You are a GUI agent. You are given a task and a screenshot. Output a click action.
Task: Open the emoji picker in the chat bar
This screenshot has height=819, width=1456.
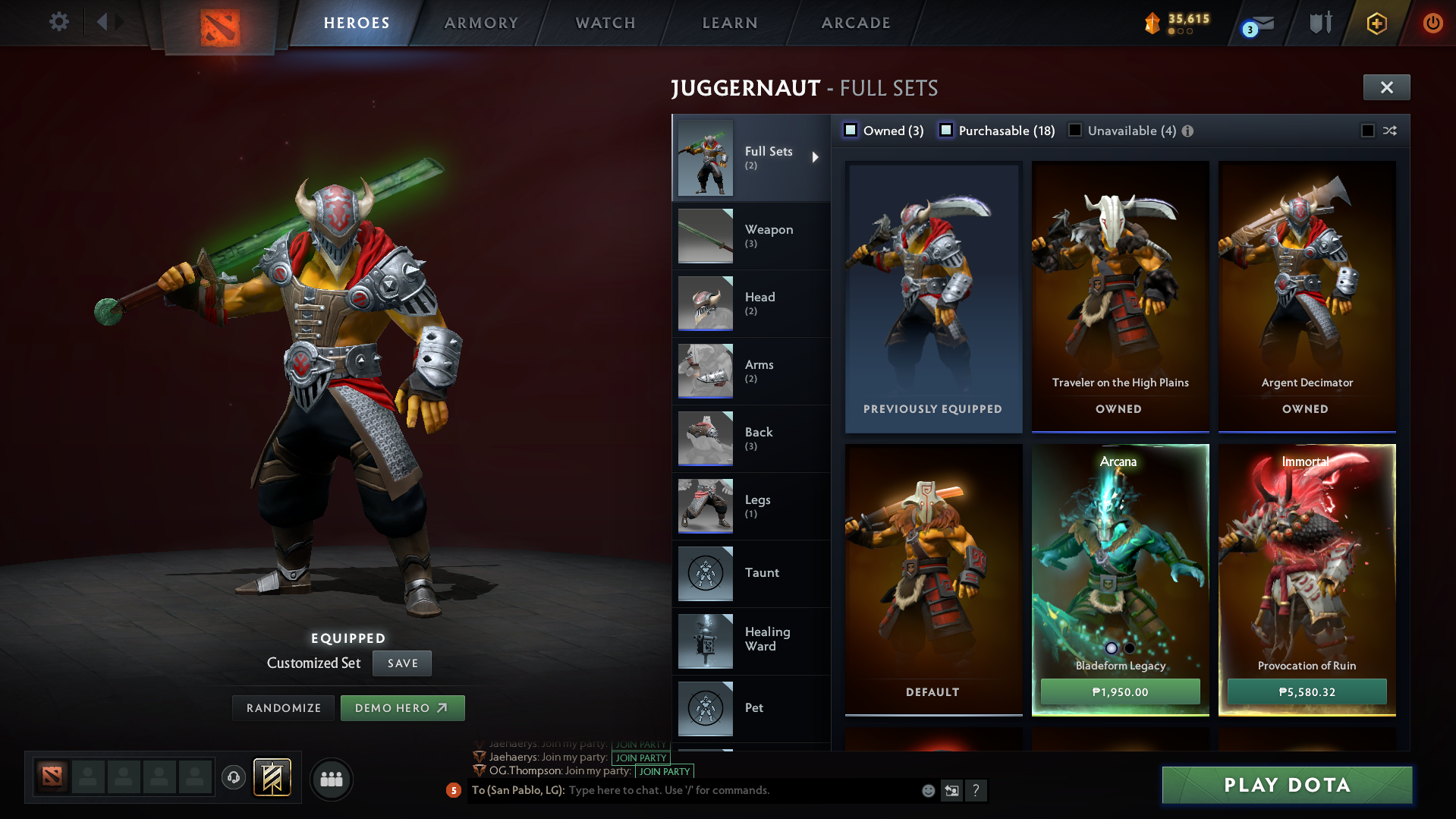927,790
